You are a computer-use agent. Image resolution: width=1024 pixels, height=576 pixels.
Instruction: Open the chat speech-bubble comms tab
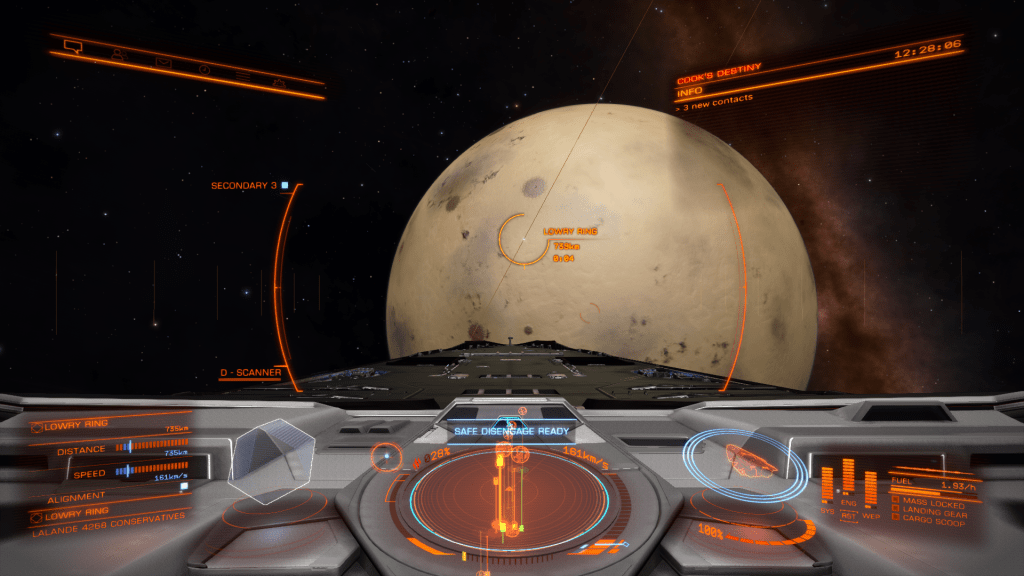click(x=72, y=46)
